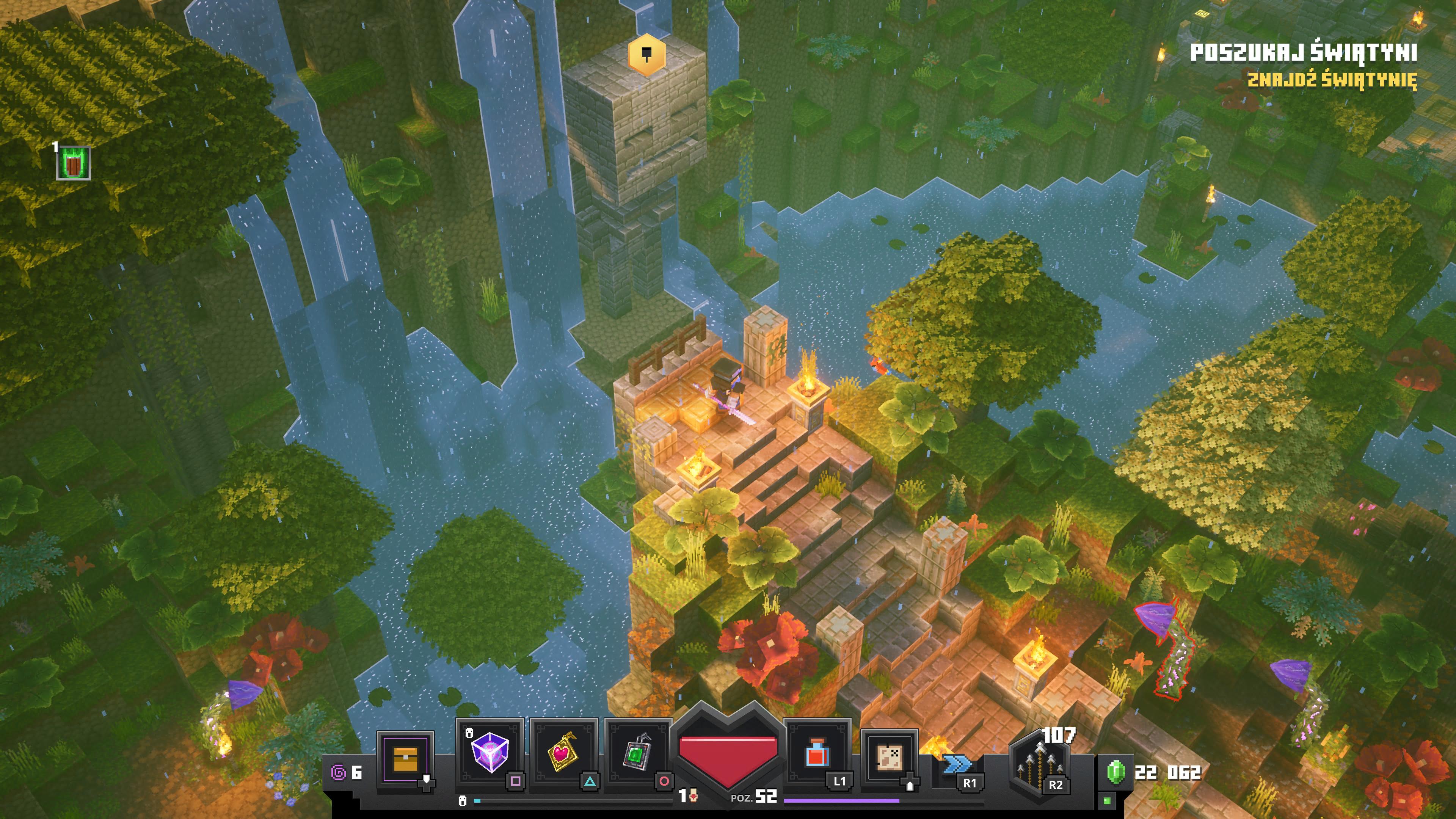Trigger the blue arrows dodge roll
1456x819 pixels.
tap(956, 766)
